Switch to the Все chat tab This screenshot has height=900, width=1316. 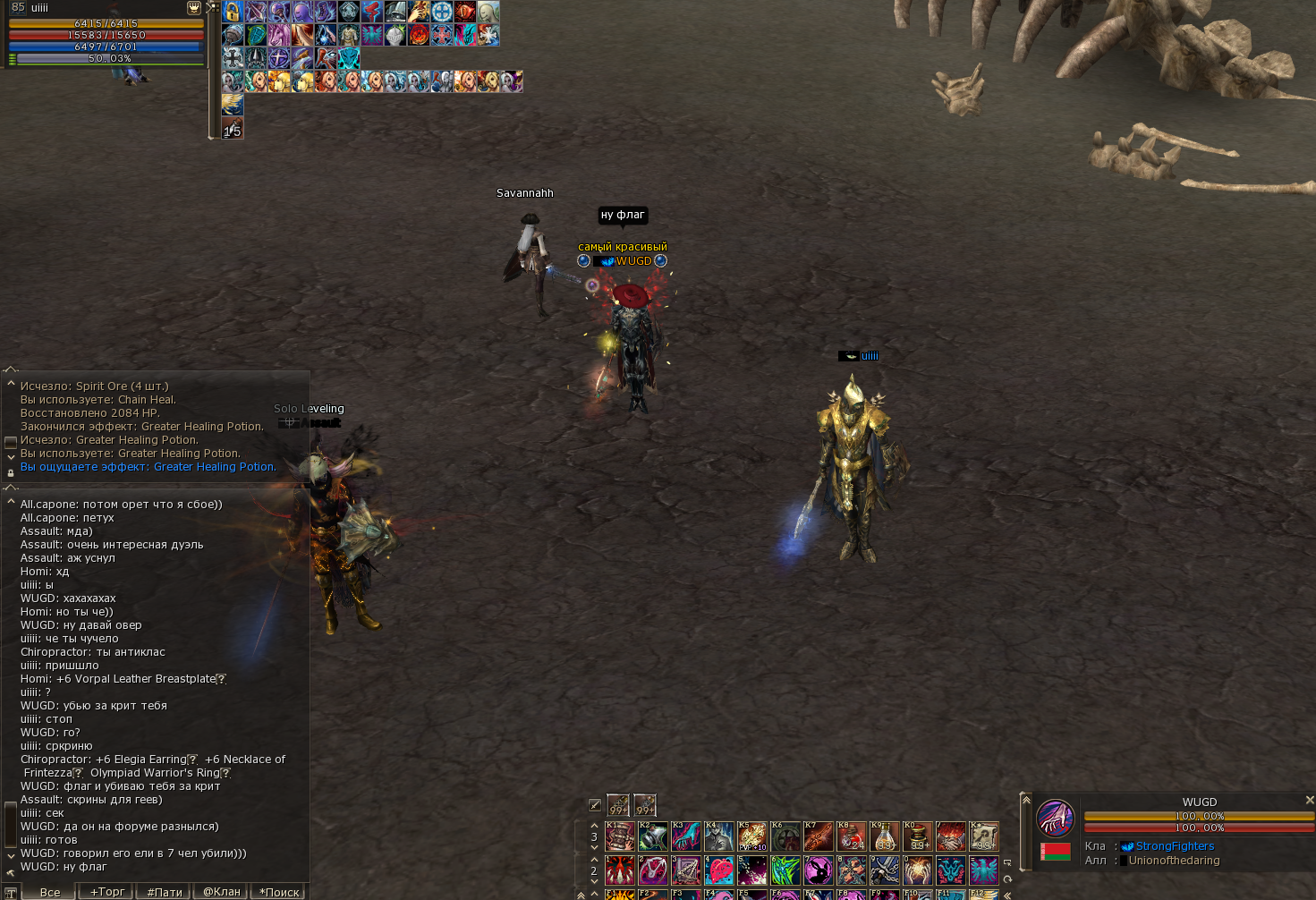[x=49, y=892]
